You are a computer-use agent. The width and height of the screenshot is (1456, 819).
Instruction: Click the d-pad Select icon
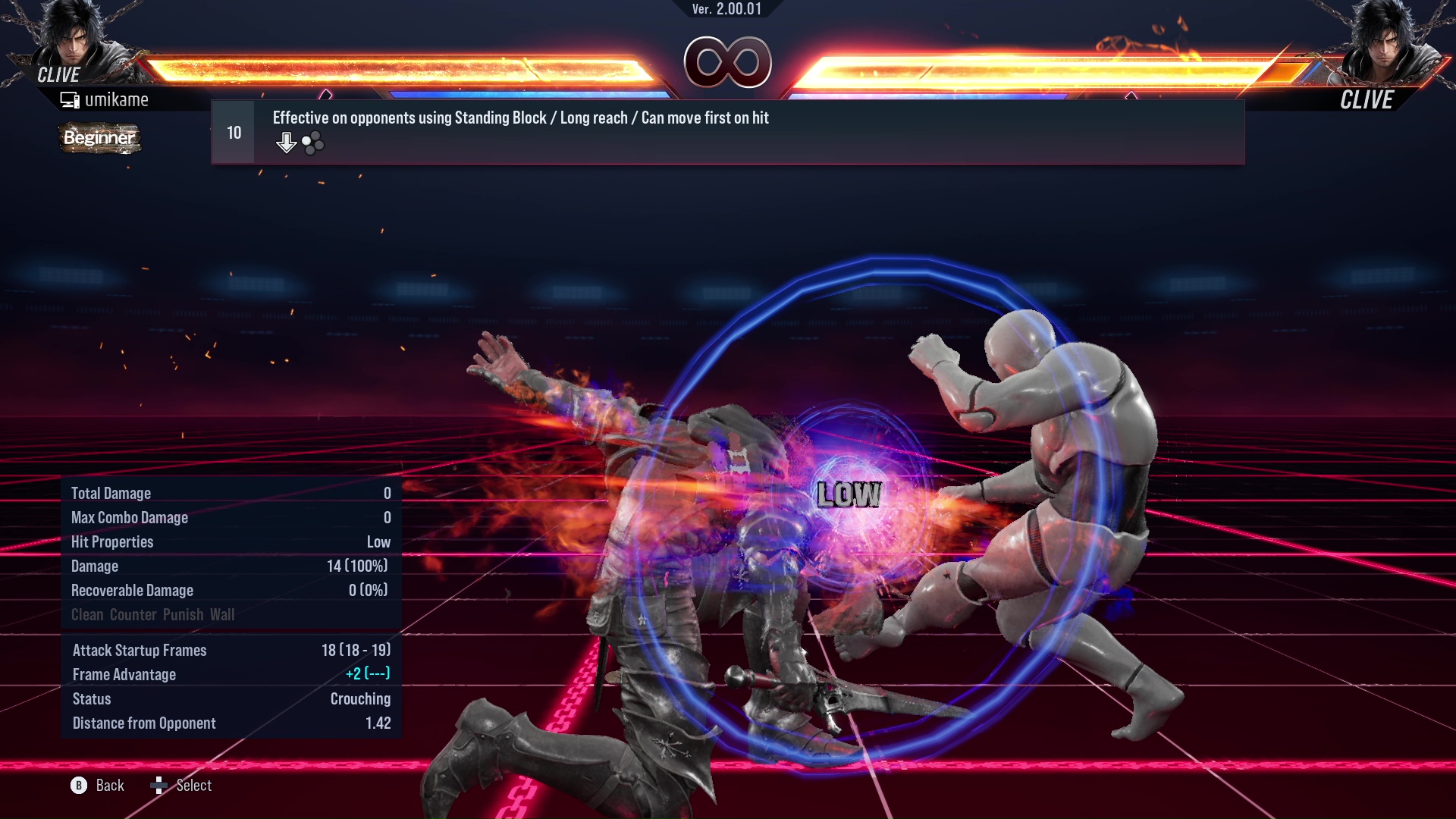[x=159, y=786]
